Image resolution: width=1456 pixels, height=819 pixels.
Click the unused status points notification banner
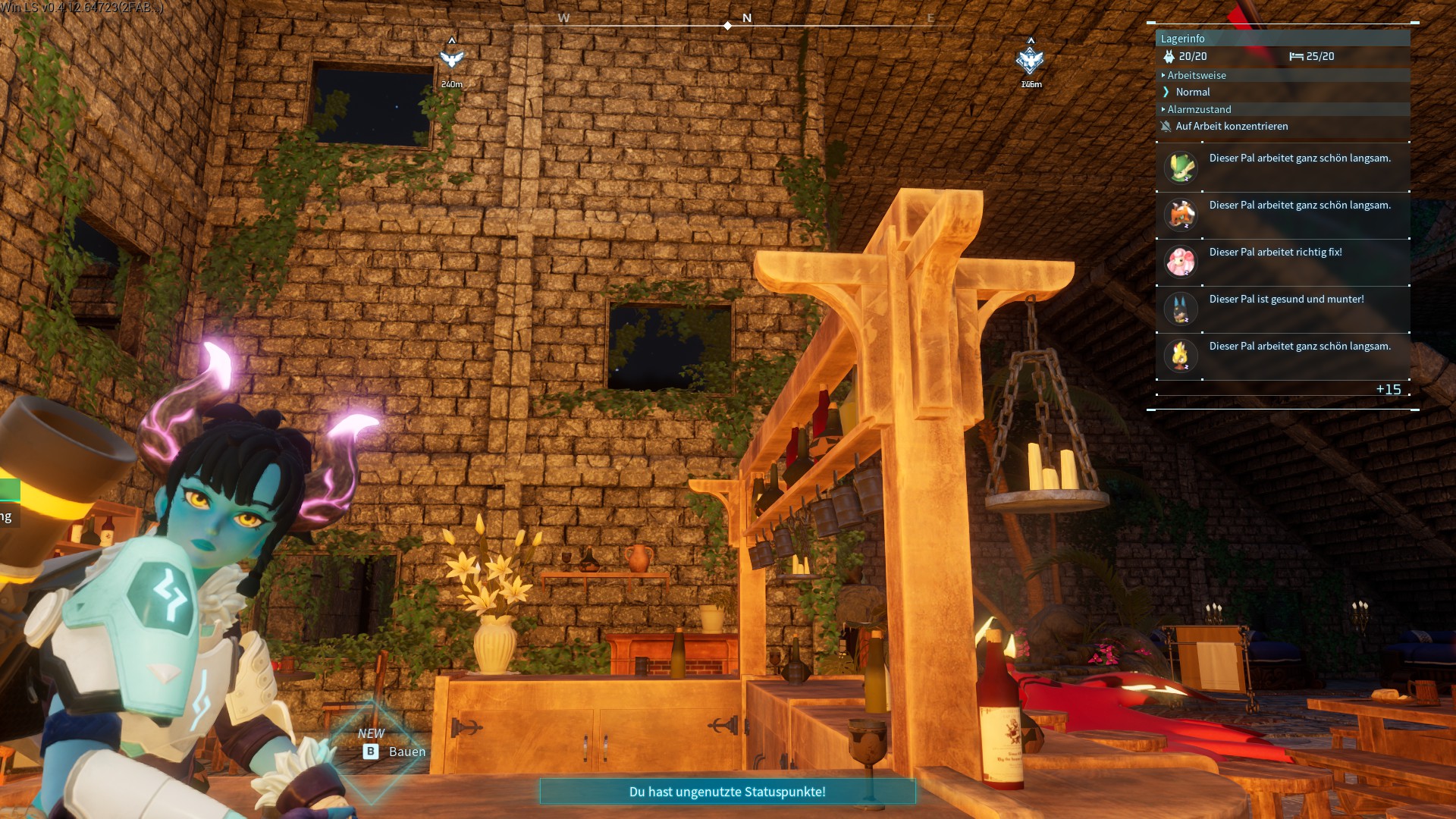(x=727, y=792)
